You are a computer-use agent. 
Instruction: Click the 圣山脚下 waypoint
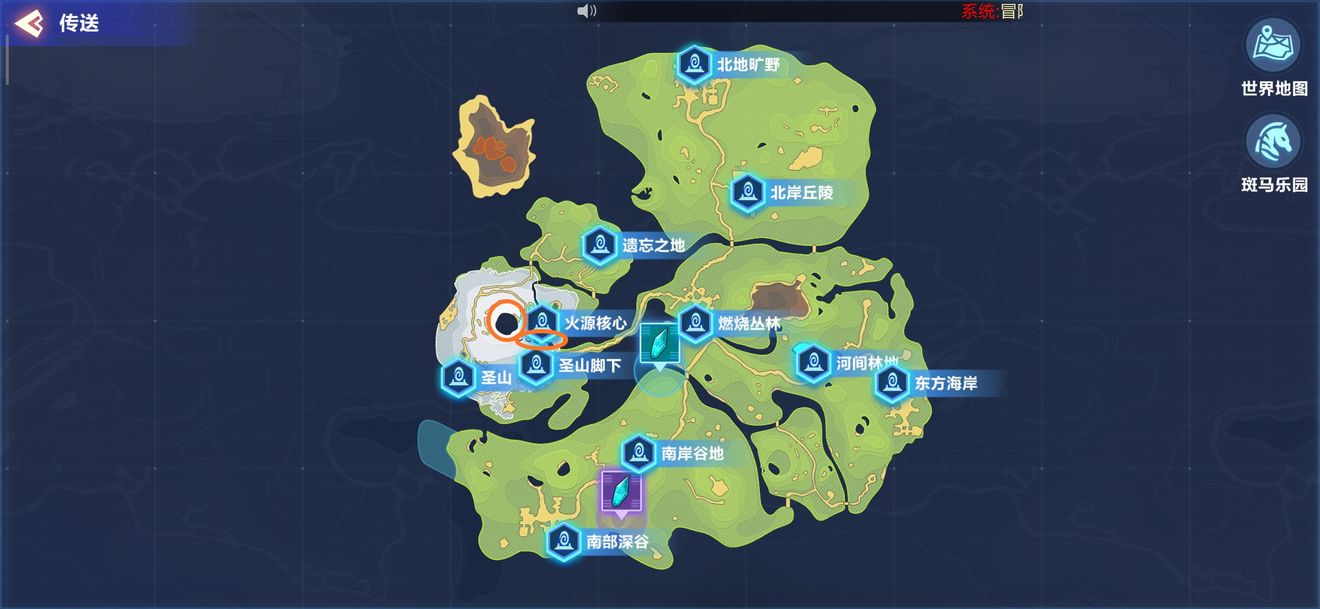point(537,366)
